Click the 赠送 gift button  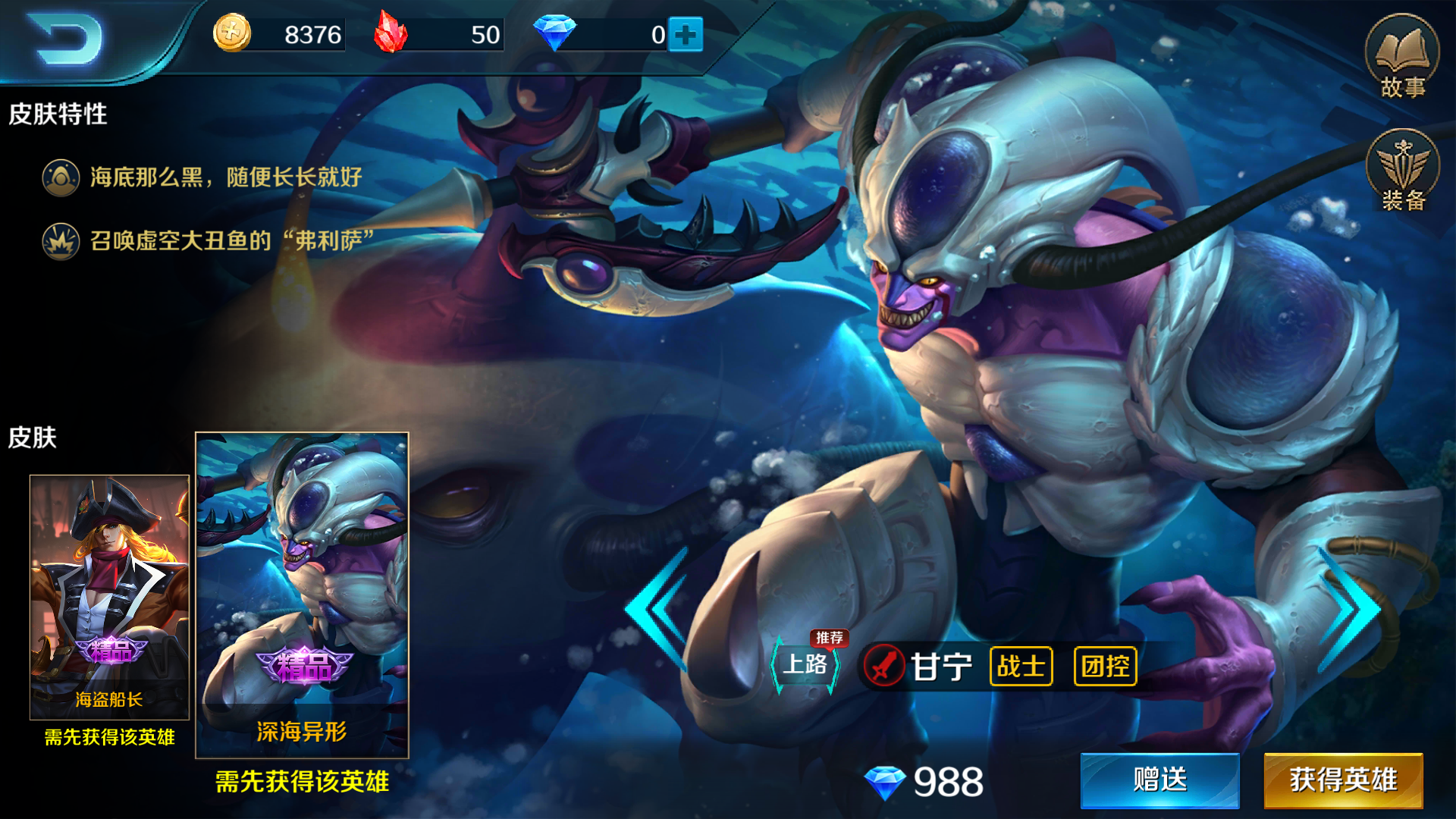pos(1159,780)
